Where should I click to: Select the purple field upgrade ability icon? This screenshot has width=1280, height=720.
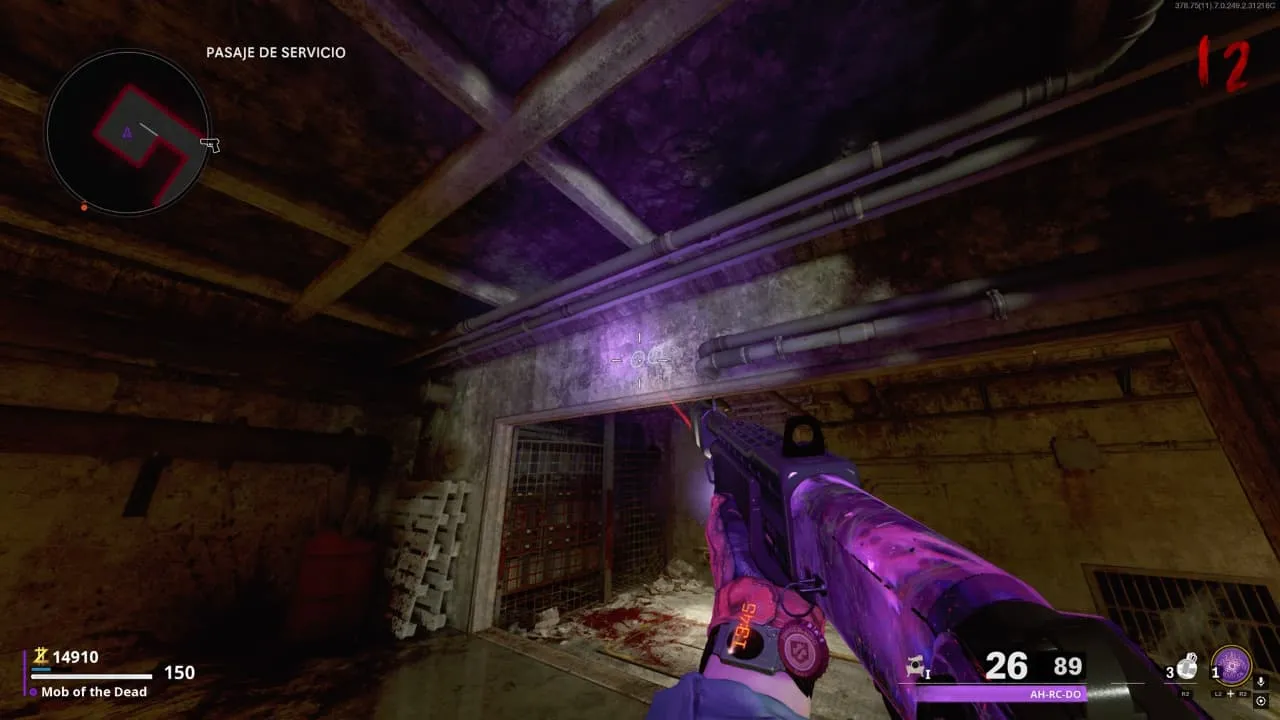(1231, 666)
